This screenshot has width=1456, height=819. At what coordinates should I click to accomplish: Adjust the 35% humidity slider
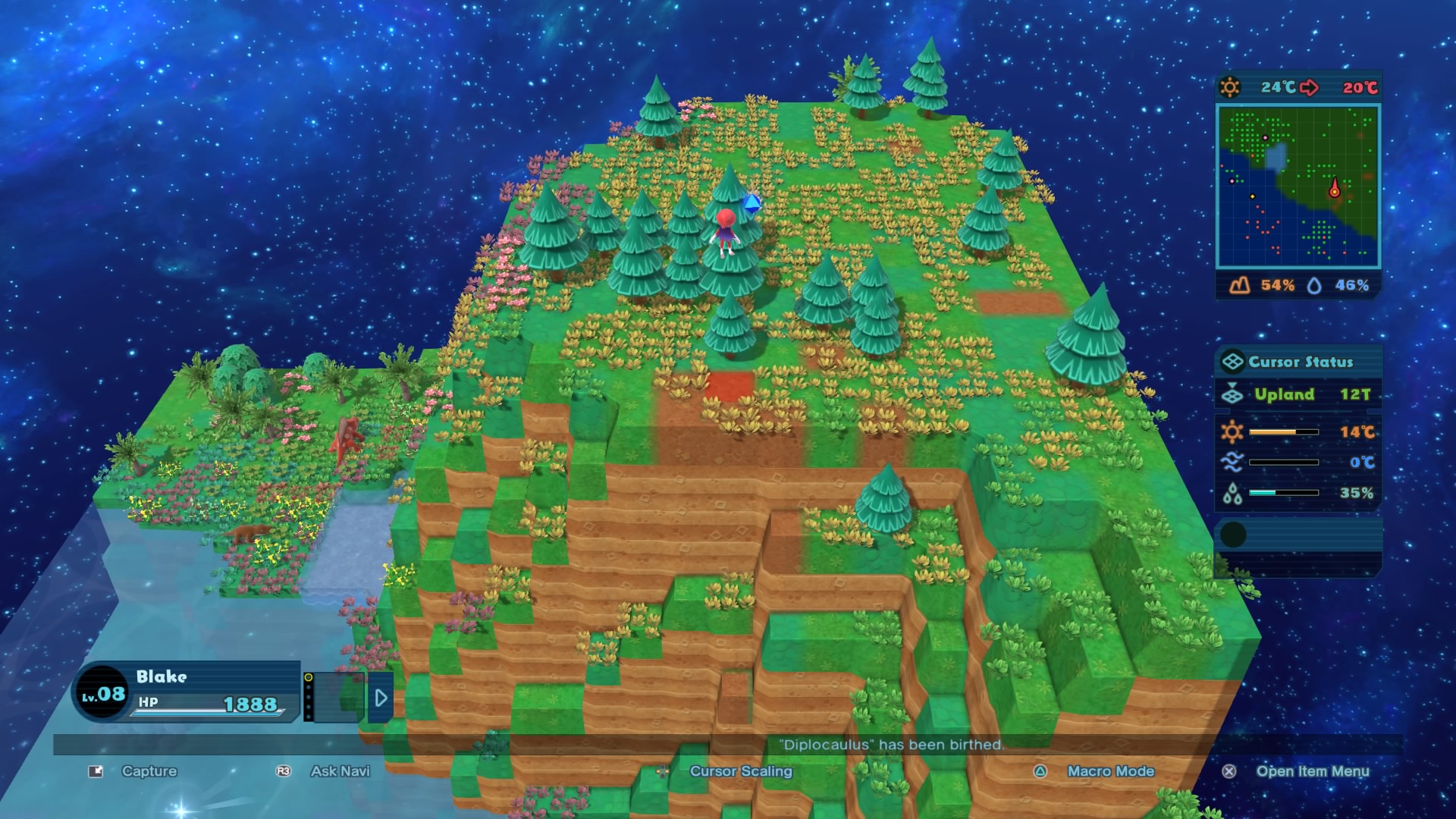point(1285,491)
